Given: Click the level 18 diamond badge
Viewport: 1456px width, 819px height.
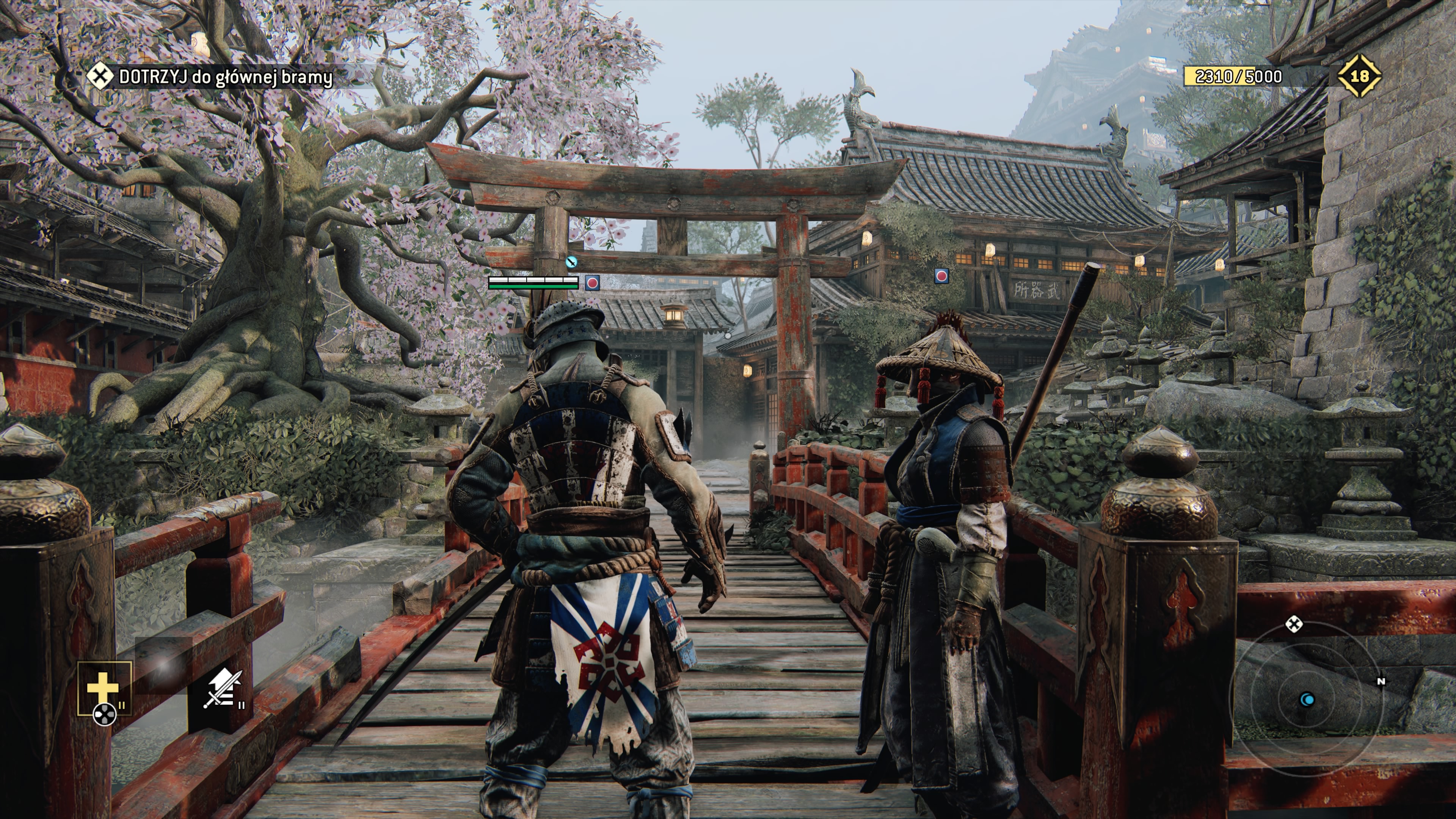Looking at the screenshot, I should tap(1359, 76).
